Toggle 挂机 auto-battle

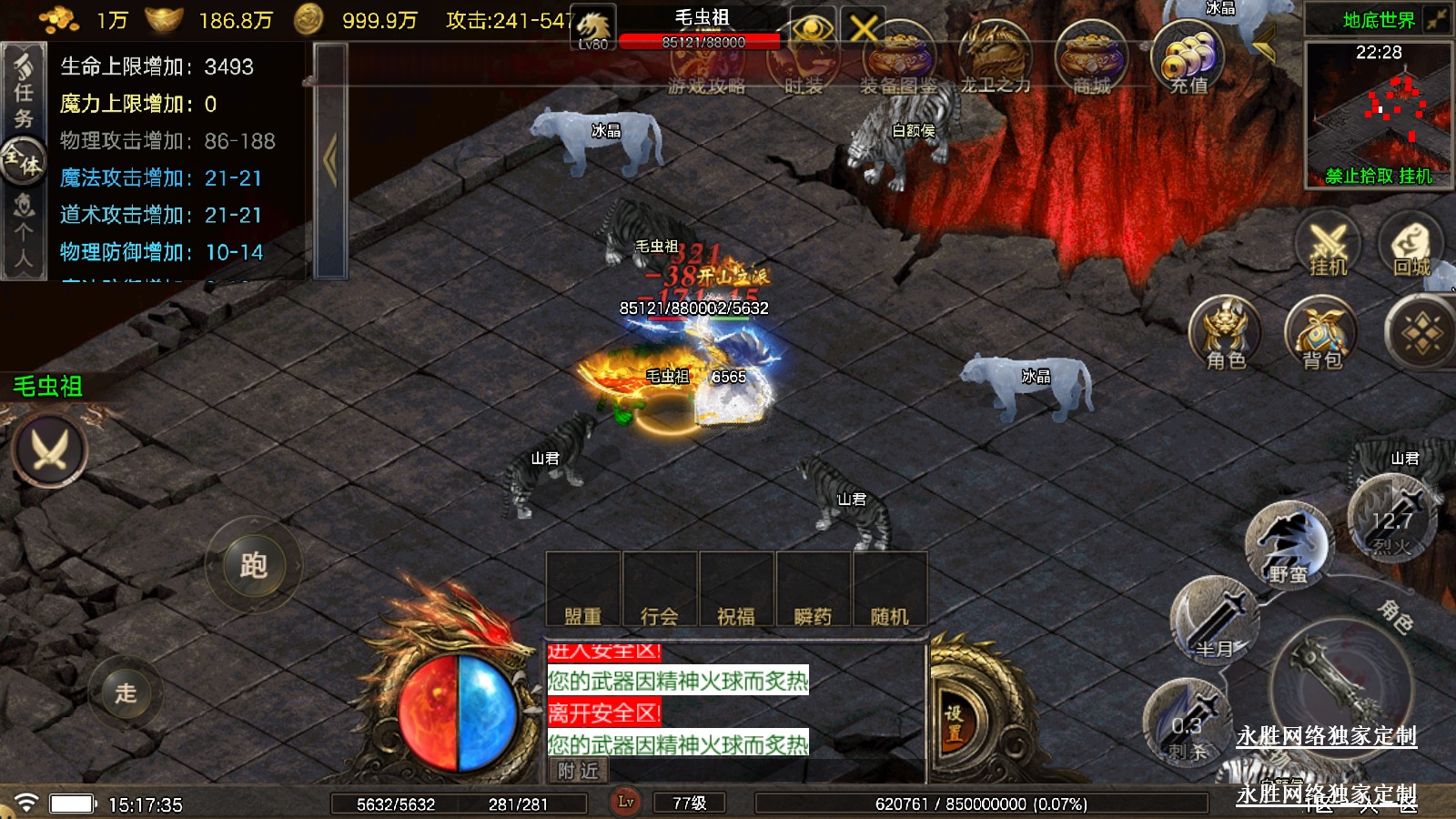point(1328,245)
